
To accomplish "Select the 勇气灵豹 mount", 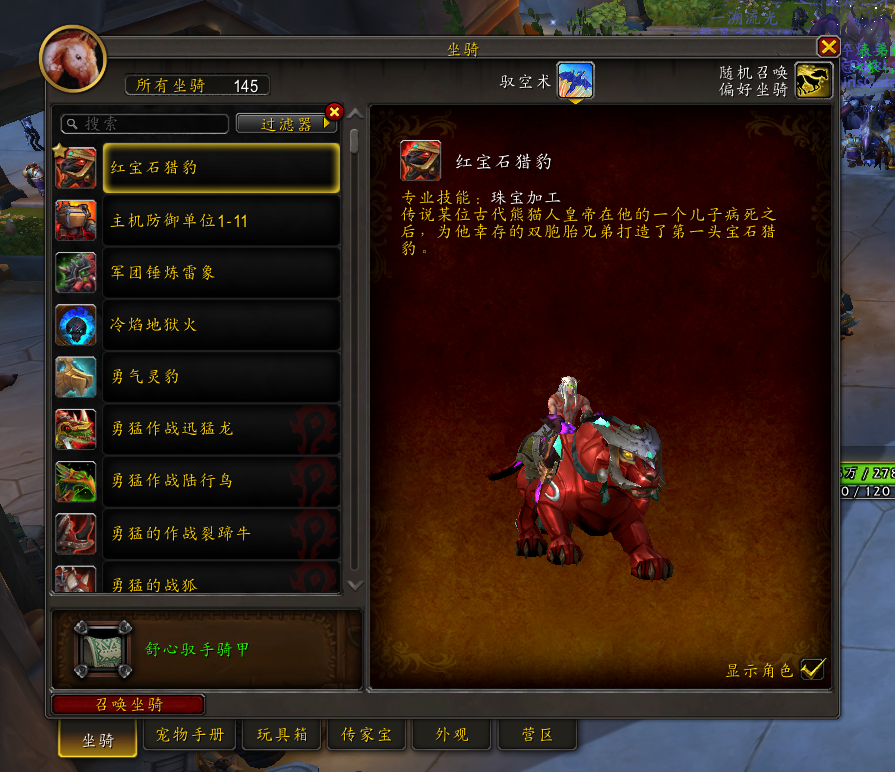I will click(221, 377).
